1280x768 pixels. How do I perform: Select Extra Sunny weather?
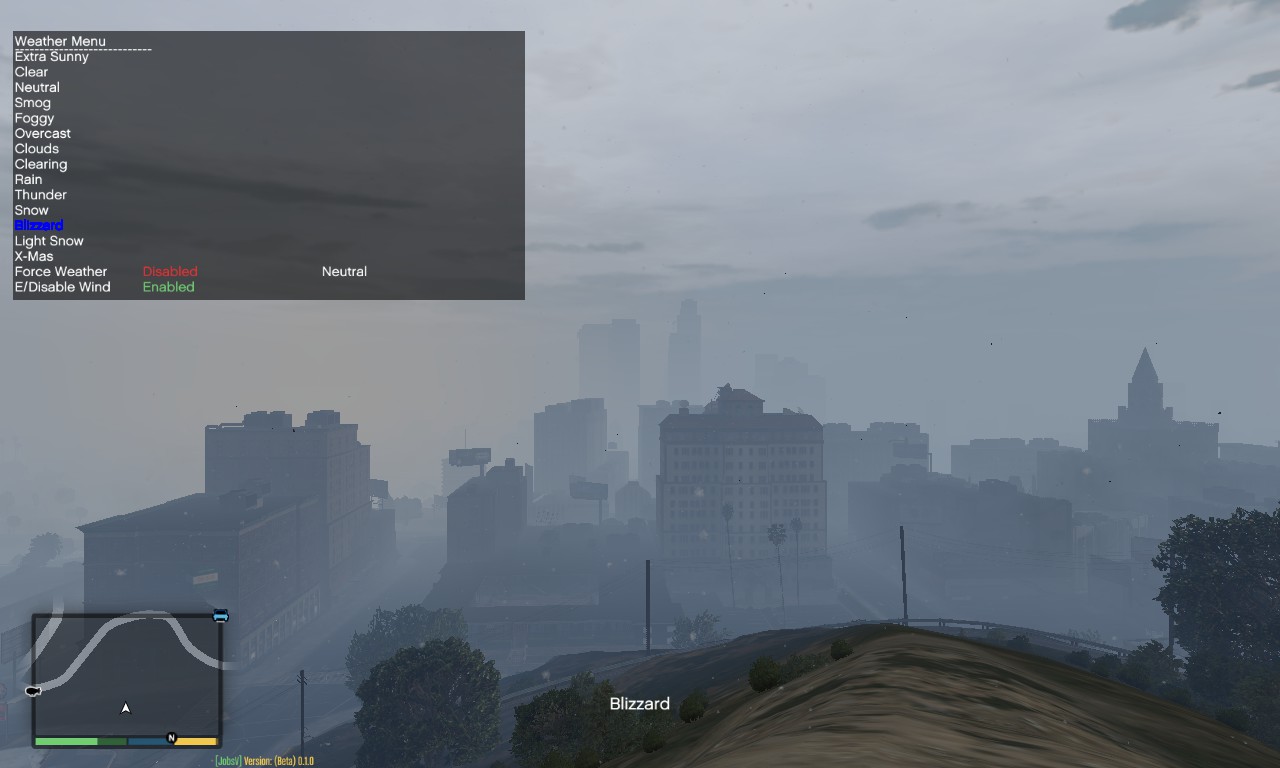tap(51, 56)
